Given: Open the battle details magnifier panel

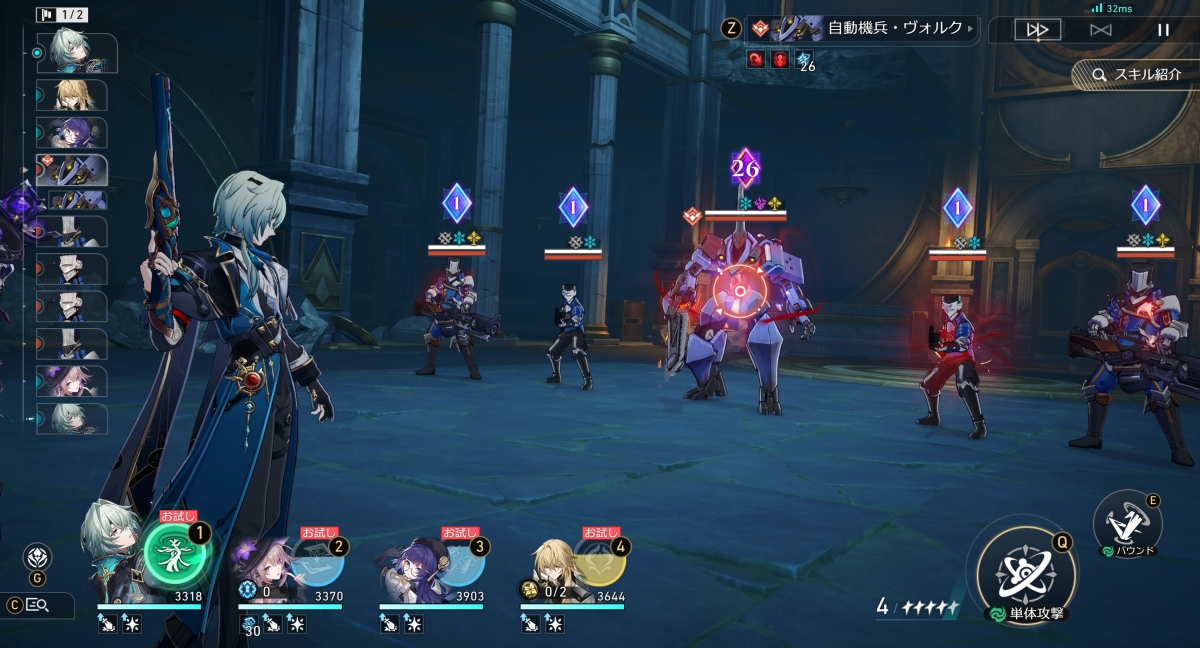Looking at the screenshot, I should 38,604.
